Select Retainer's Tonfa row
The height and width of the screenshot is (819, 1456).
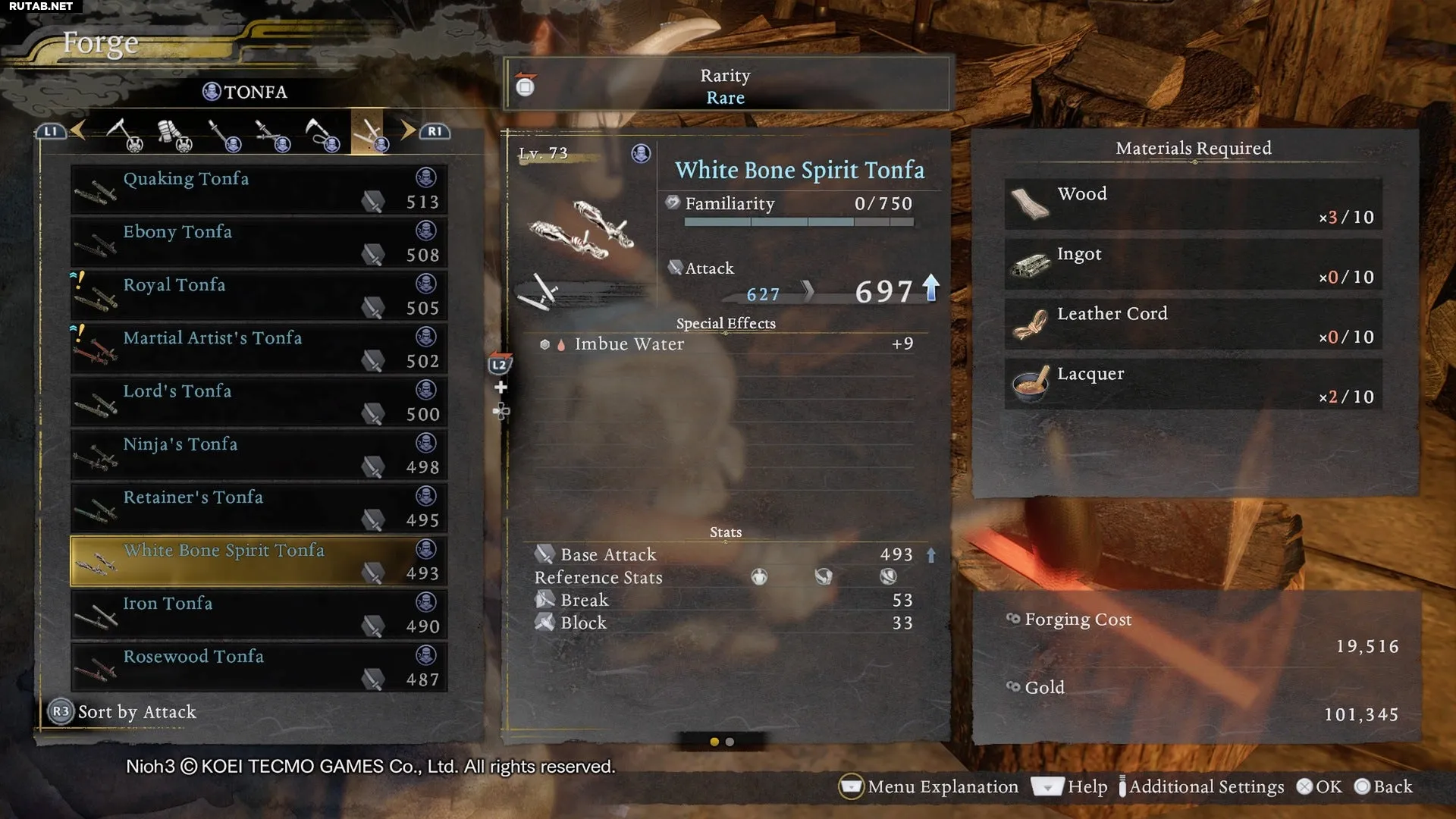(259, 508)
